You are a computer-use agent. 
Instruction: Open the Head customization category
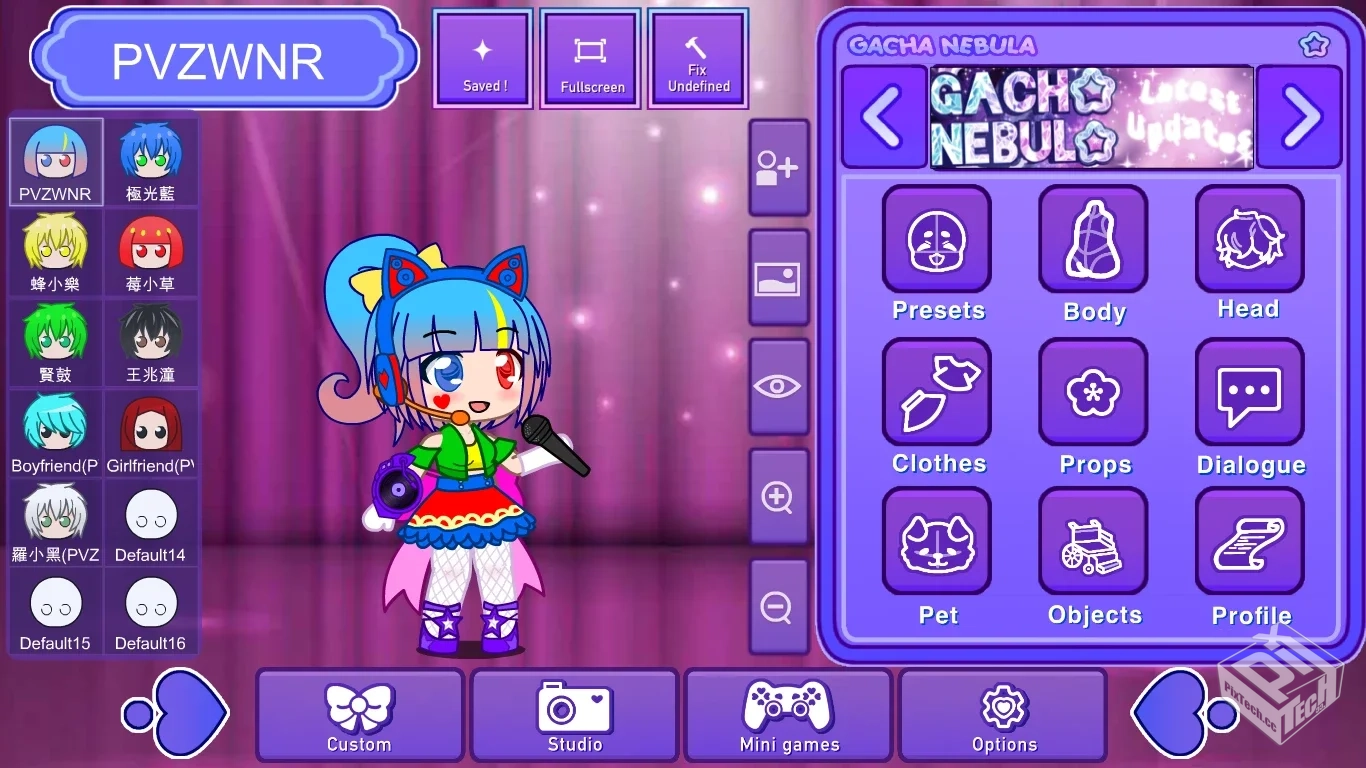click(1249, 238)
